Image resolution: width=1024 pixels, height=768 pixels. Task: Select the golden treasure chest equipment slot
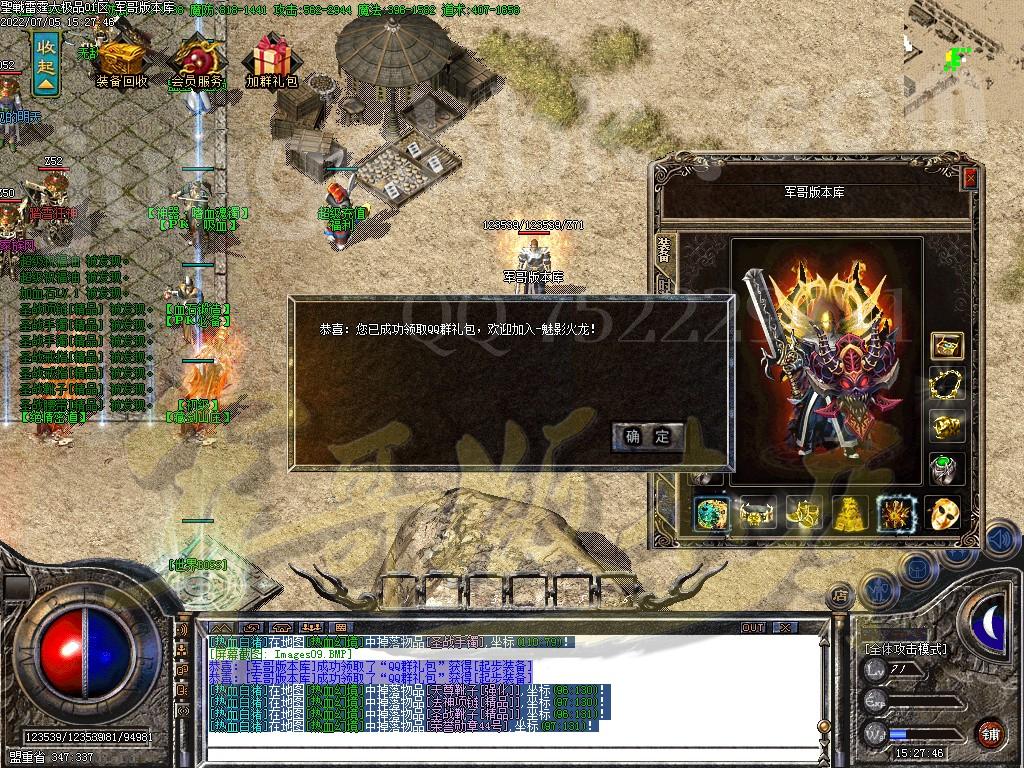(946, 346)
